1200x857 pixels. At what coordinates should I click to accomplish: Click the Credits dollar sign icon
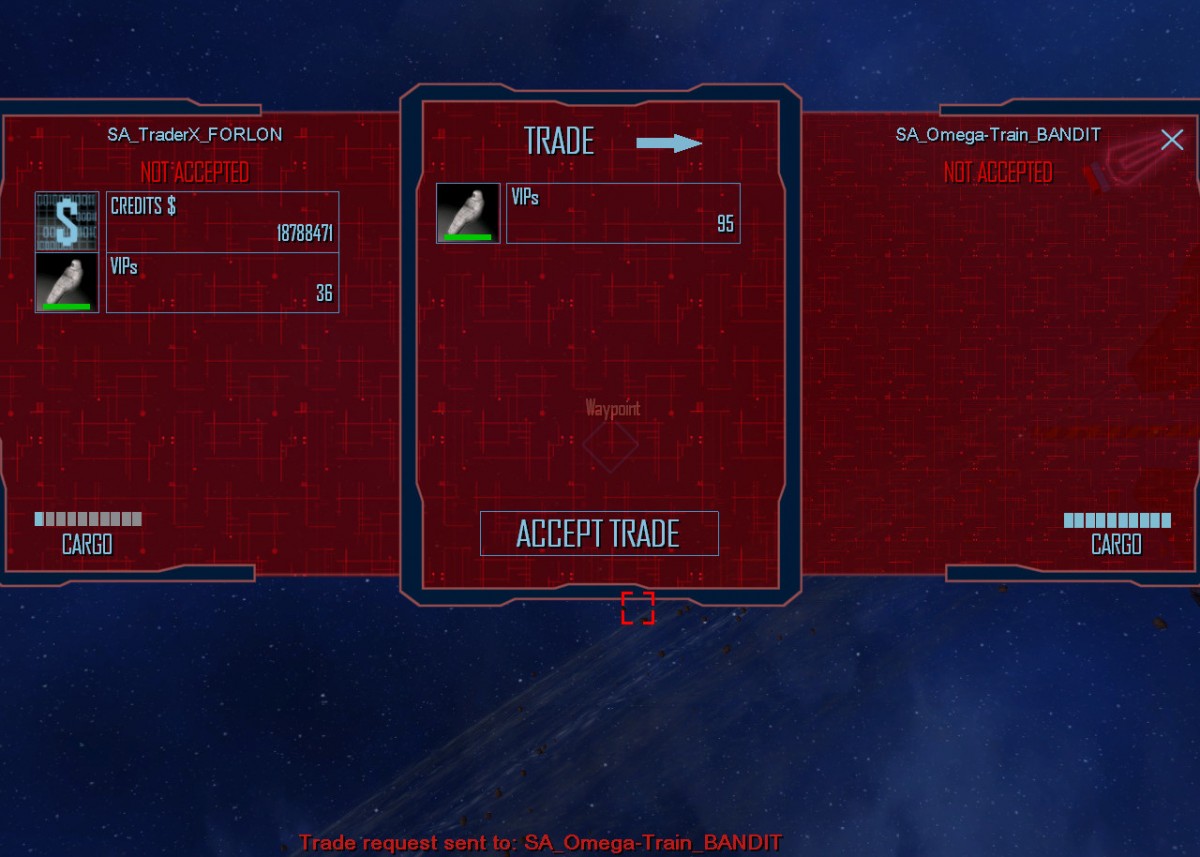click(x=67, y=221)
